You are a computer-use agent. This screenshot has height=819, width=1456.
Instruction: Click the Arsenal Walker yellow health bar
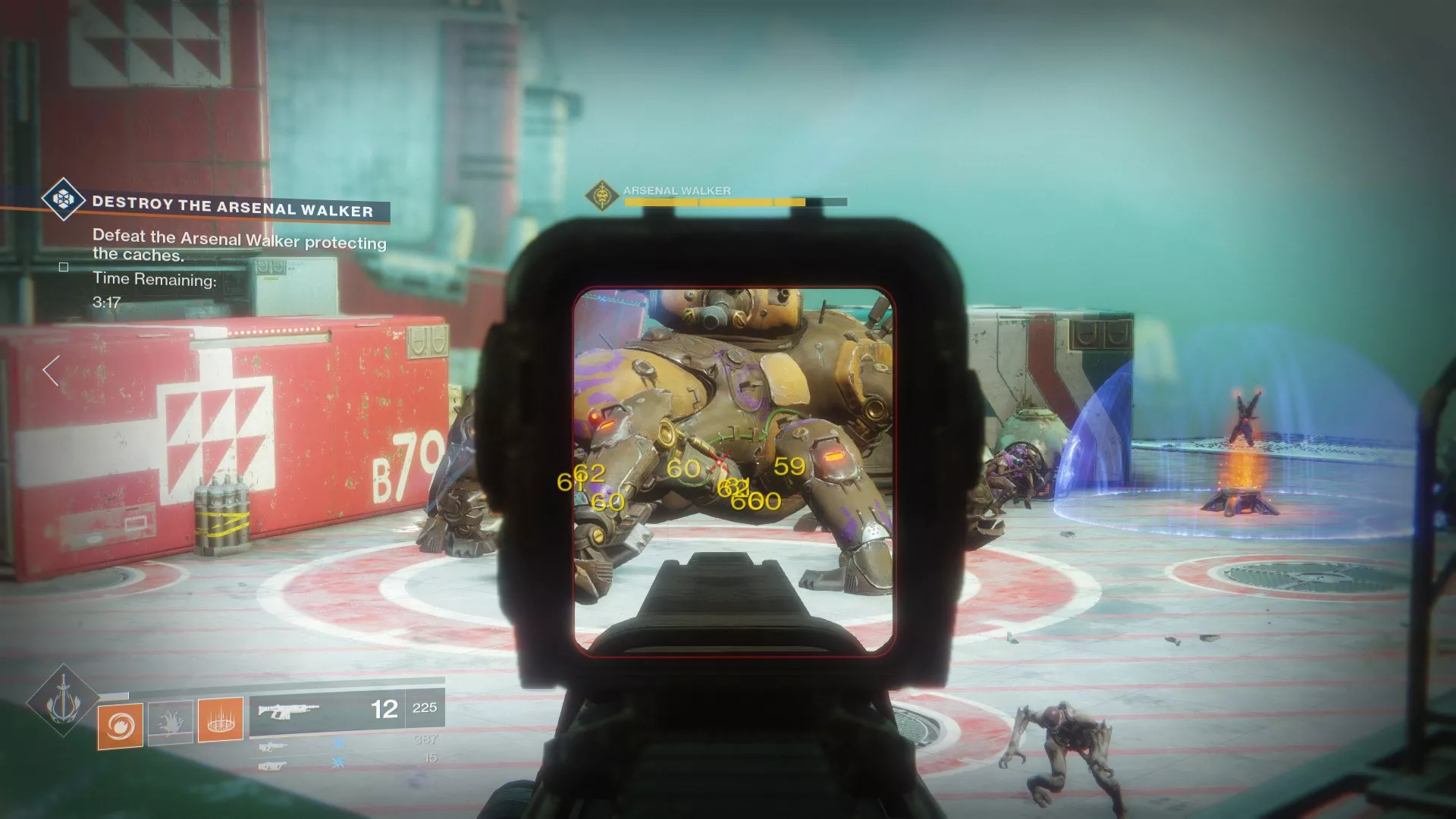[728, 202]
